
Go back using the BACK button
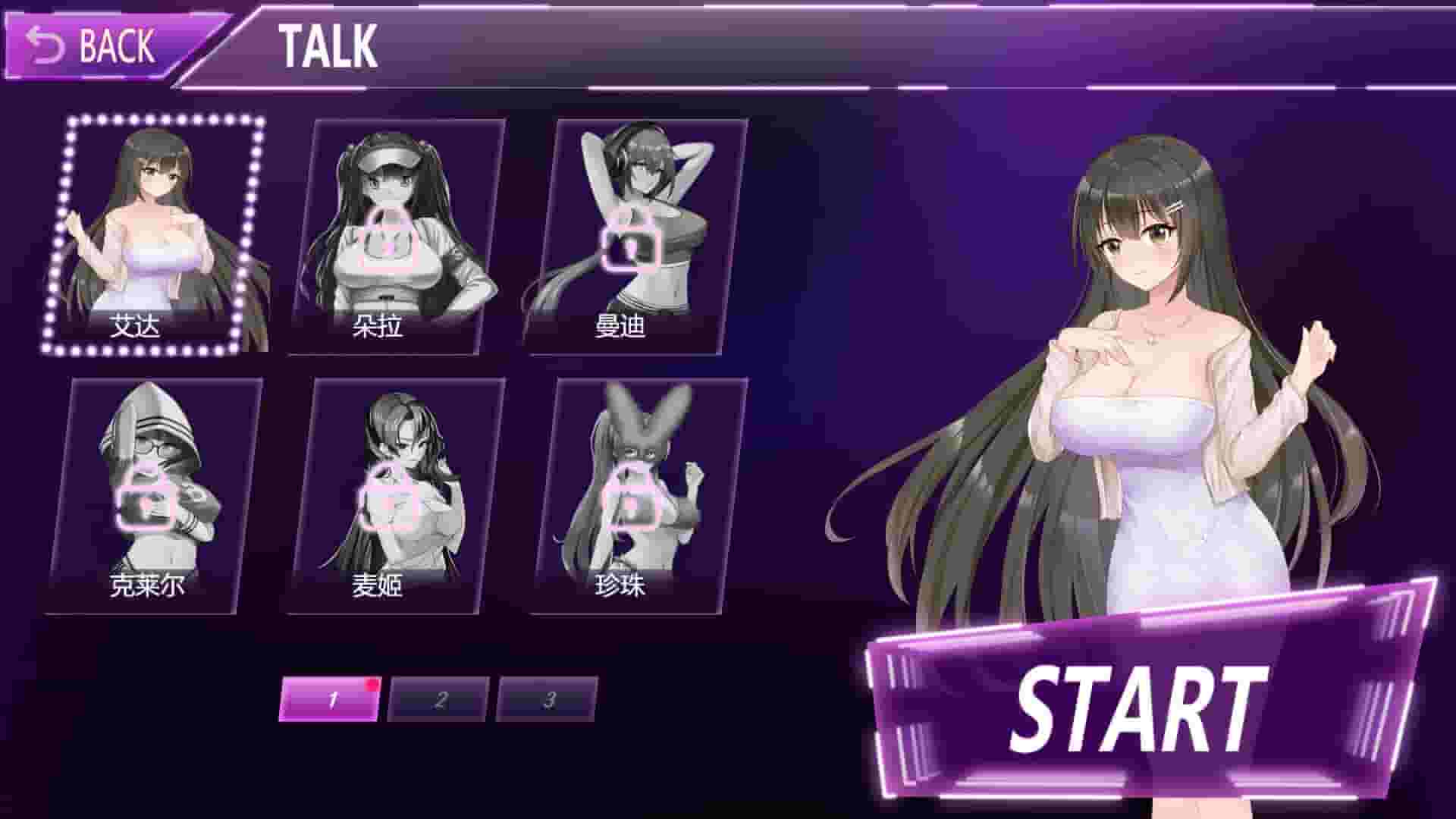[93, 45]
